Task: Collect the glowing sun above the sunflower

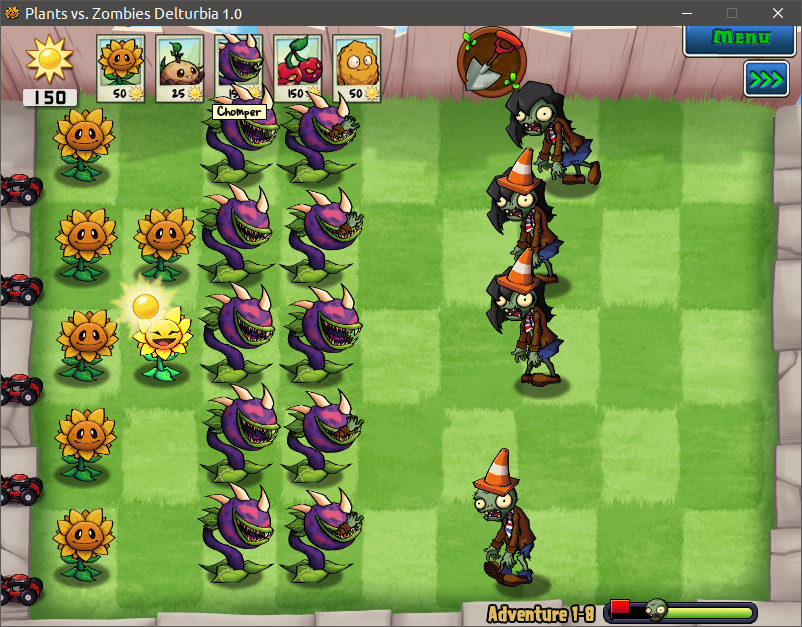Action: pyautogui.click(x=147, y=303)
